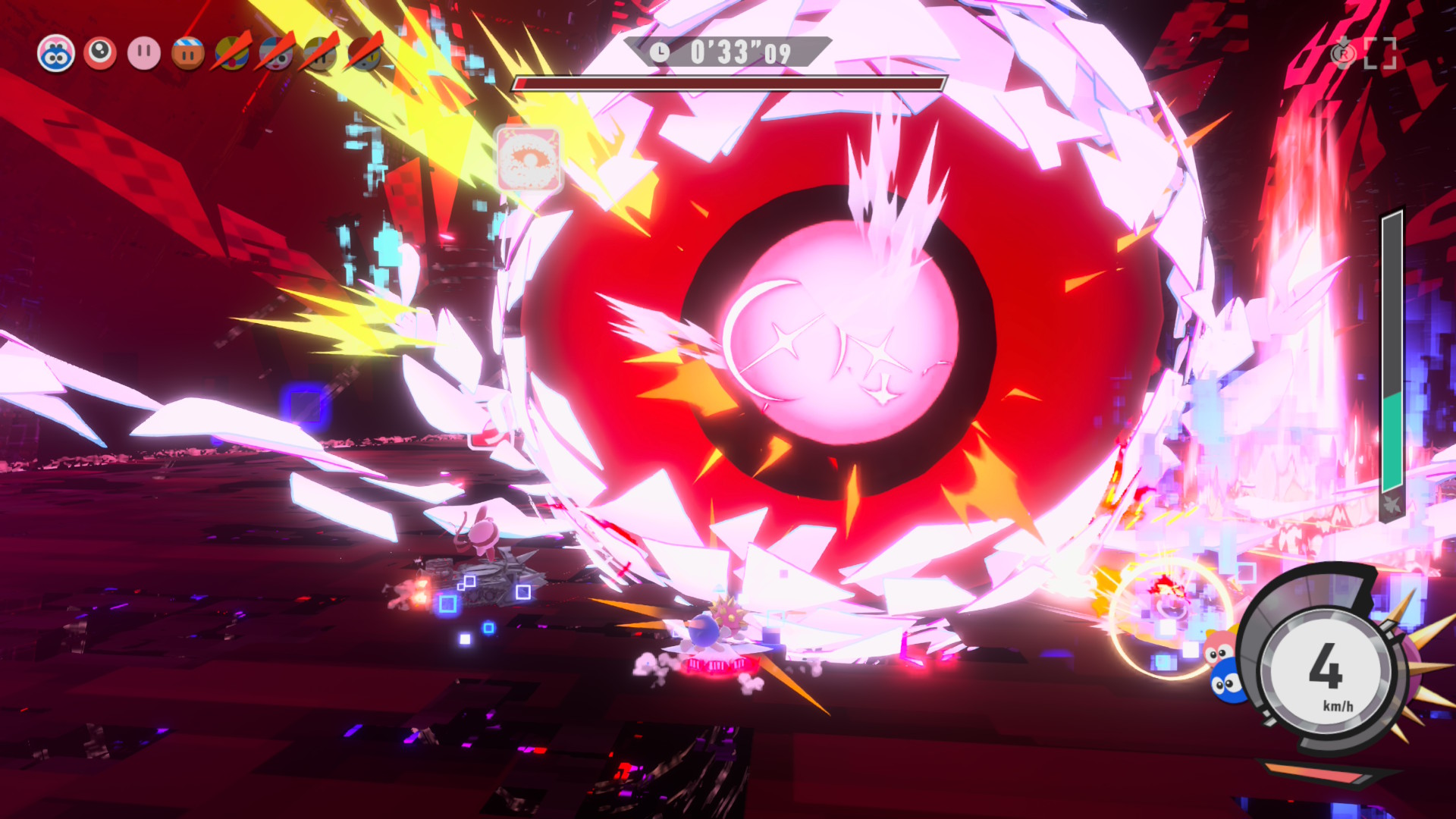The height and width of the screenshot is (819, 1456).
Task: Click the slashed yellow-and-blue striped rider icon
Action: coord(232,54)
